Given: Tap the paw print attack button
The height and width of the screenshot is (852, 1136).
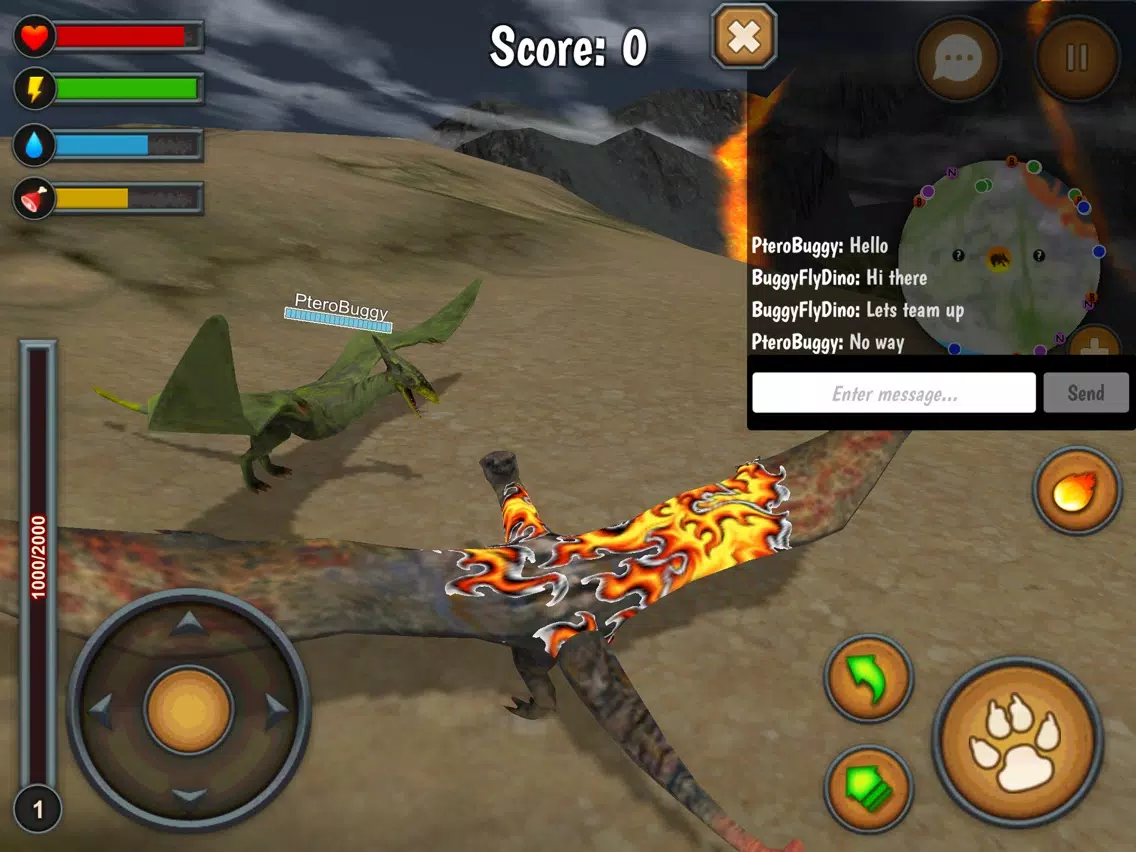Looking at the screenshot, I should tap(1018, 741).
